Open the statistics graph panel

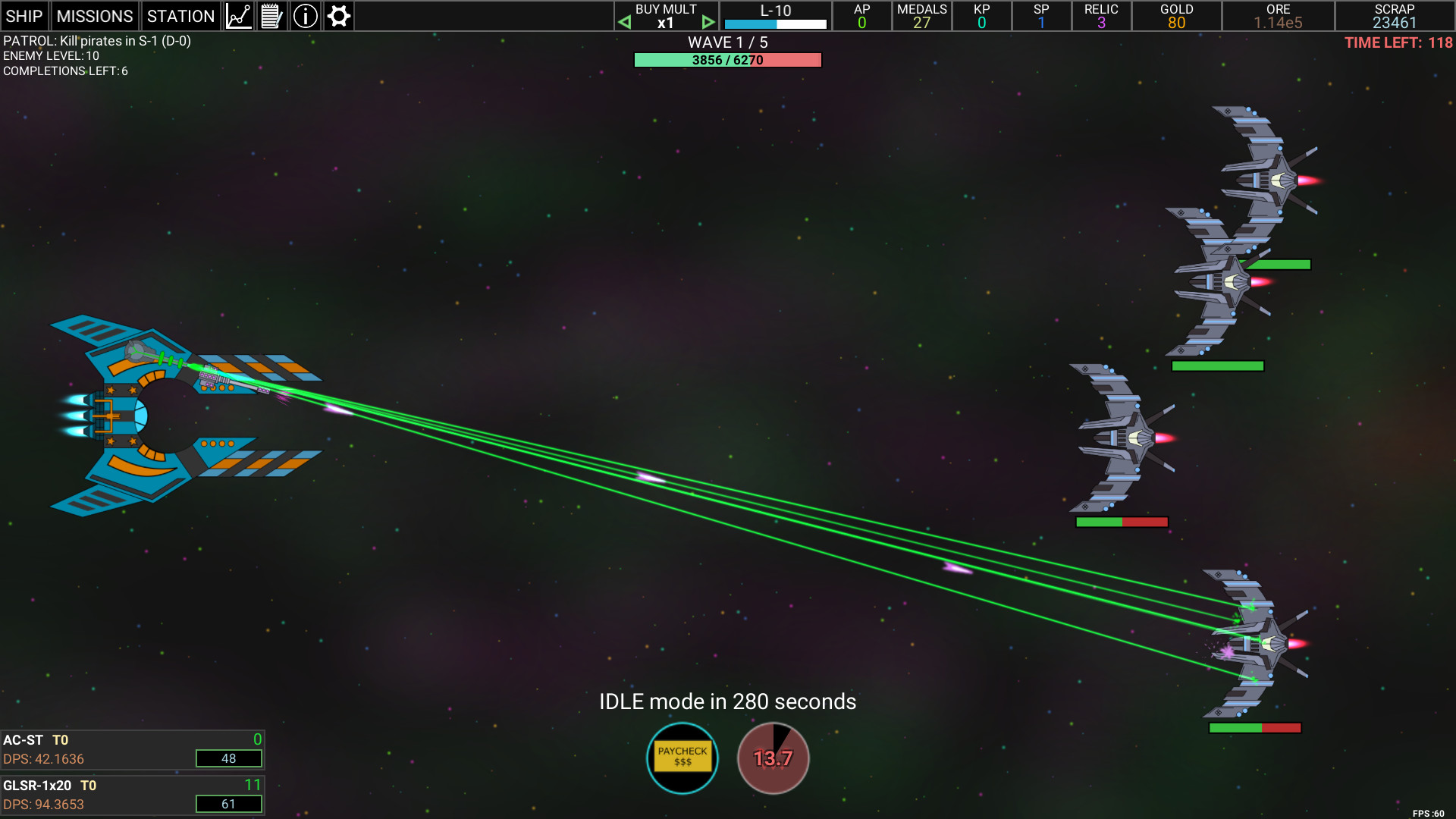click(238, 15)
